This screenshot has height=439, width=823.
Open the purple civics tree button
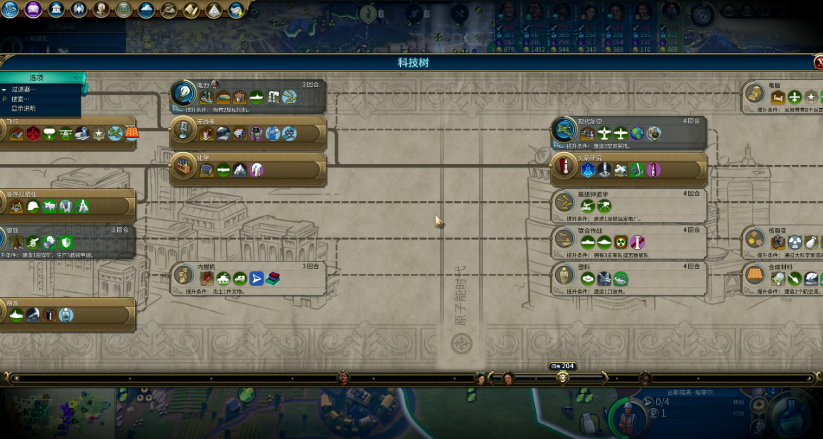point(33,10)
